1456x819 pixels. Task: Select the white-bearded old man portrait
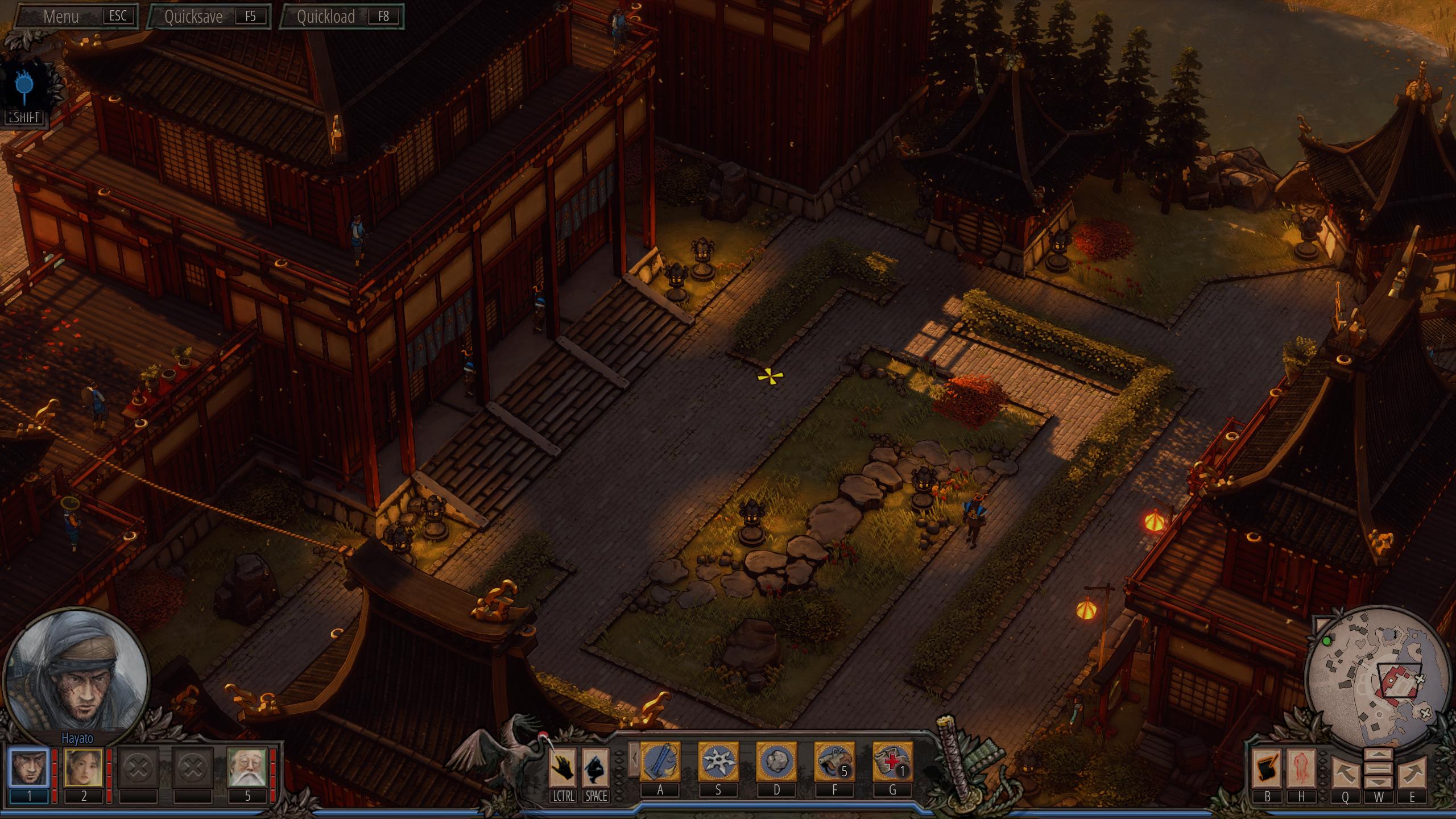pyautogui.click(x=247, y=767)
